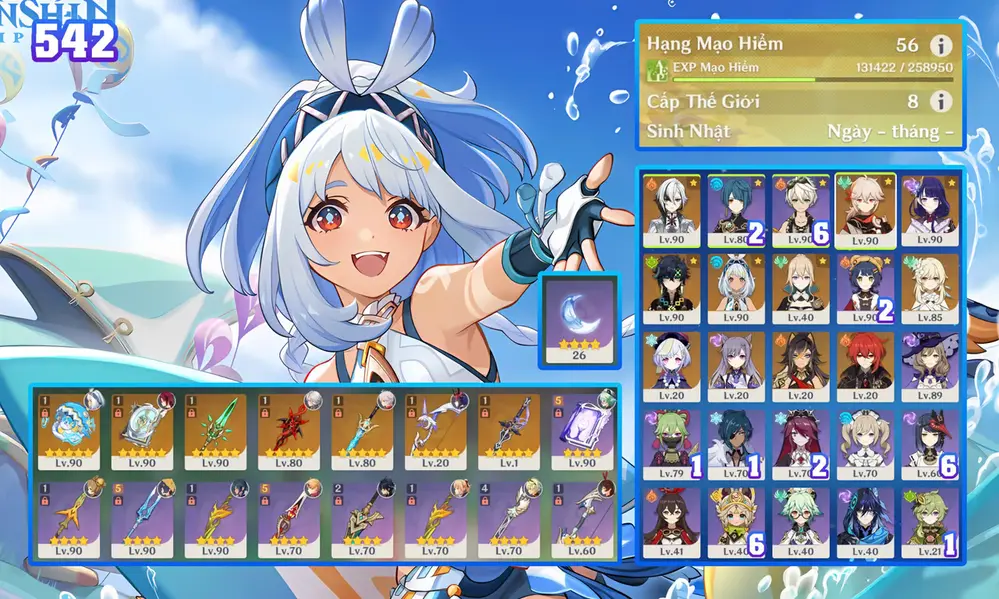This screenshot has height=599, width=999.
Task: Open Xiangling's character portrait
Action: (866, 289)
